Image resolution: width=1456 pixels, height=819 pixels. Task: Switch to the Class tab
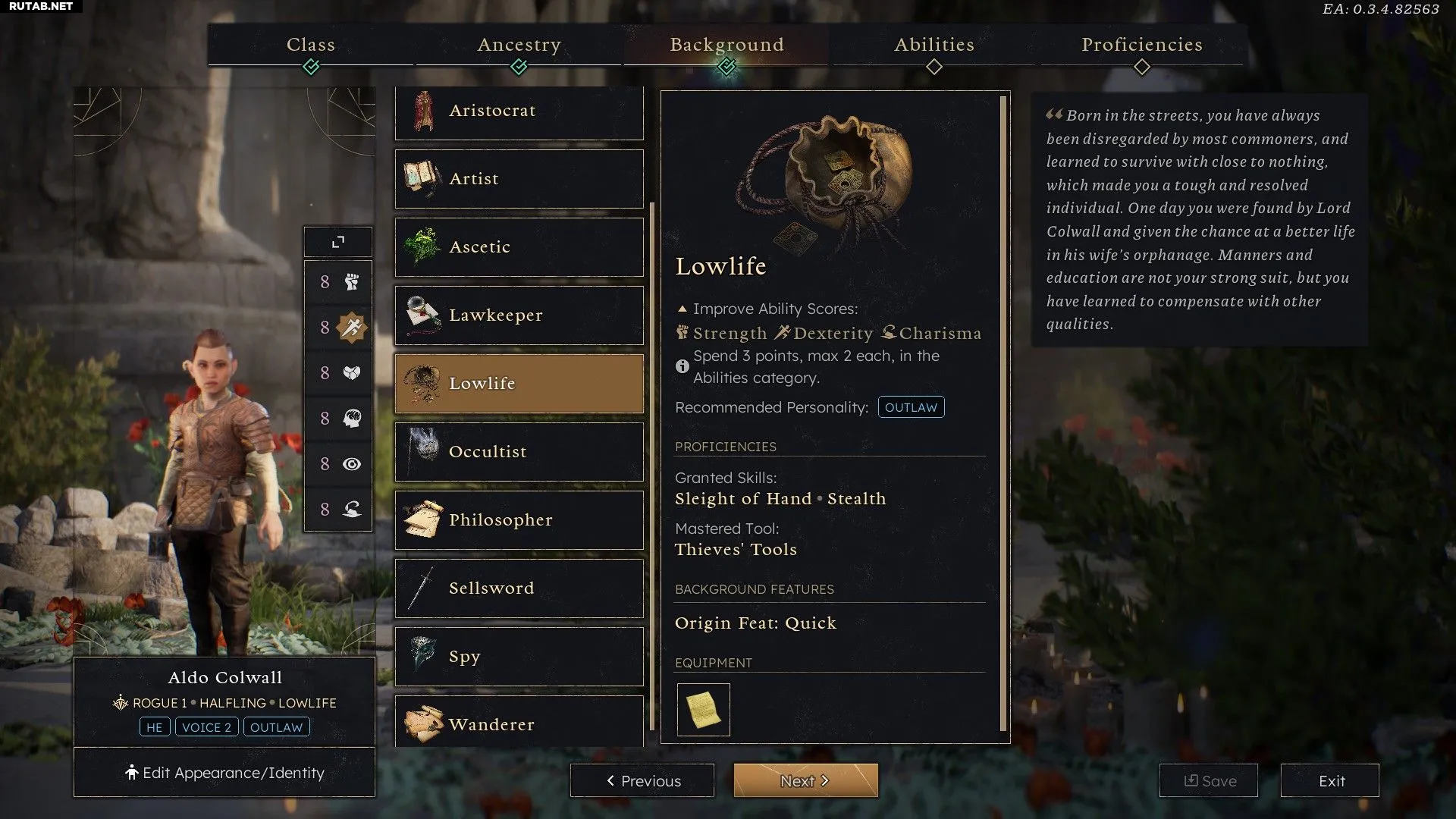click(x=311, y=45)
